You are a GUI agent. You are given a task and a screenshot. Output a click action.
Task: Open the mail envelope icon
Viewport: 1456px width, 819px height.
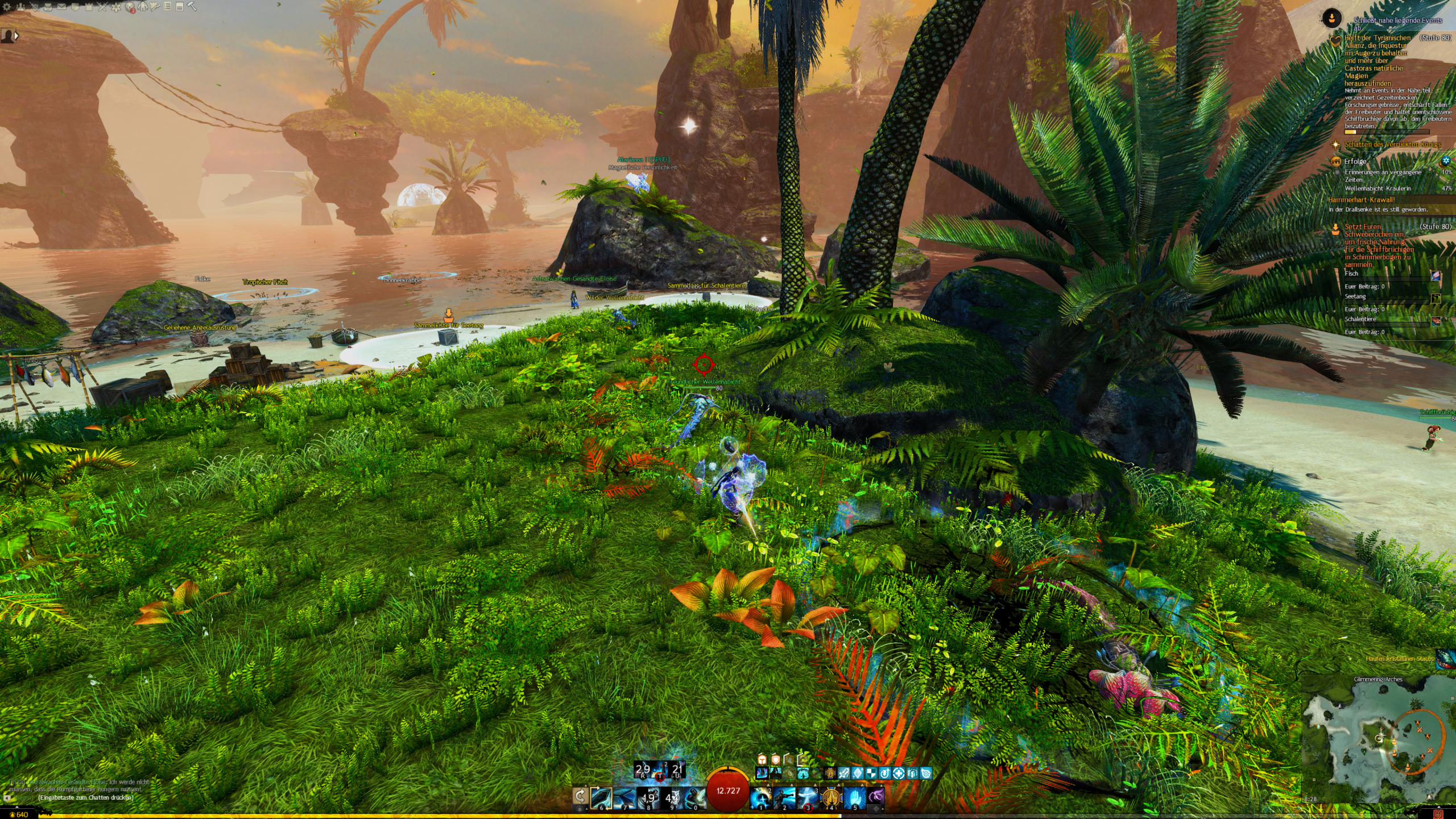(x=61, y=7)
